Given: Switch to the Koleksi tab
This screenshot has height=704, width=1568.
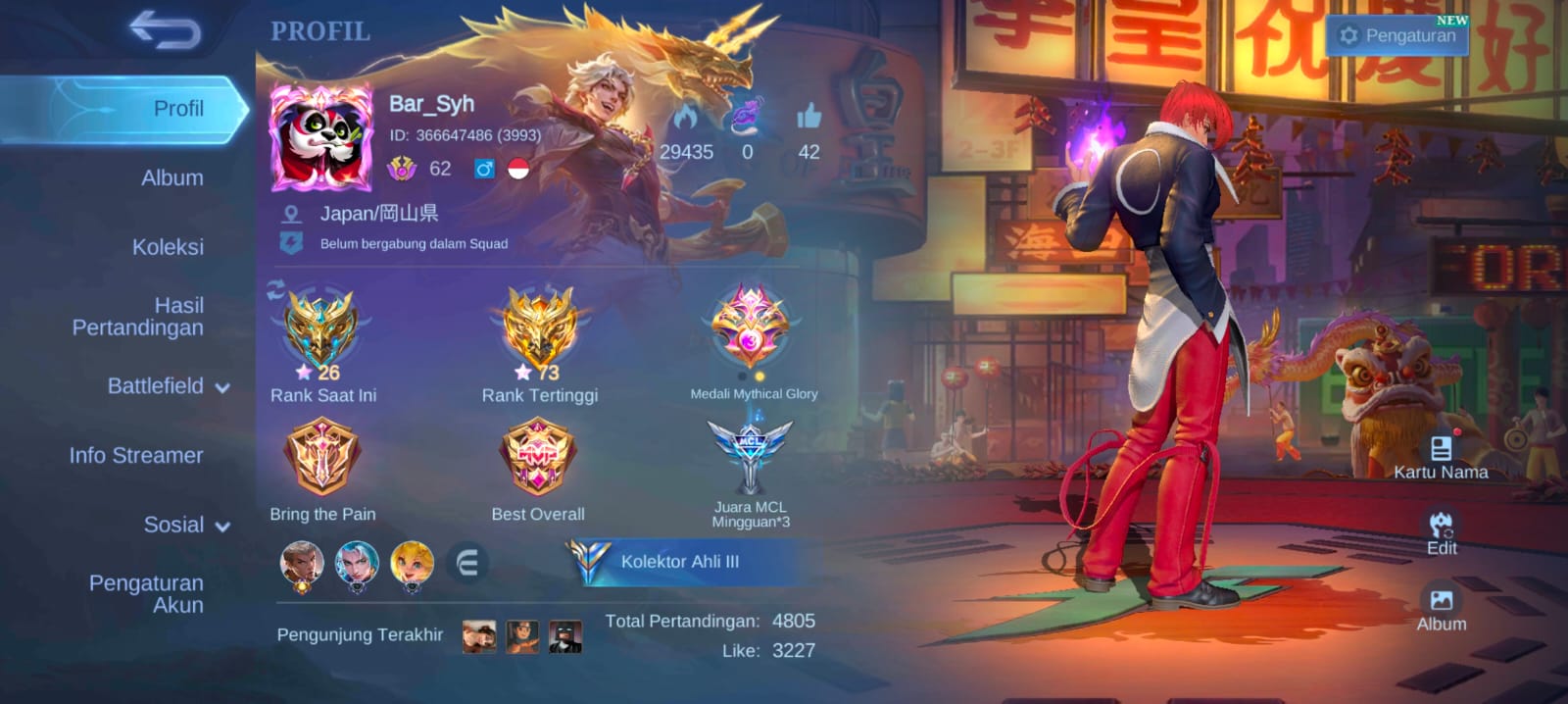Looking at the screenshot, I should click(x=168, y=247).
